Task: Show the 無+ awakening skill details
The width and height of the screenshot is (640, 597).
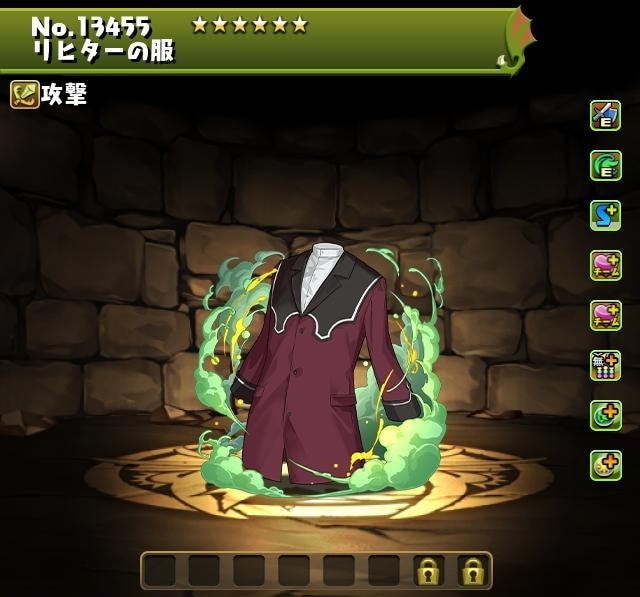Action: 605,365
